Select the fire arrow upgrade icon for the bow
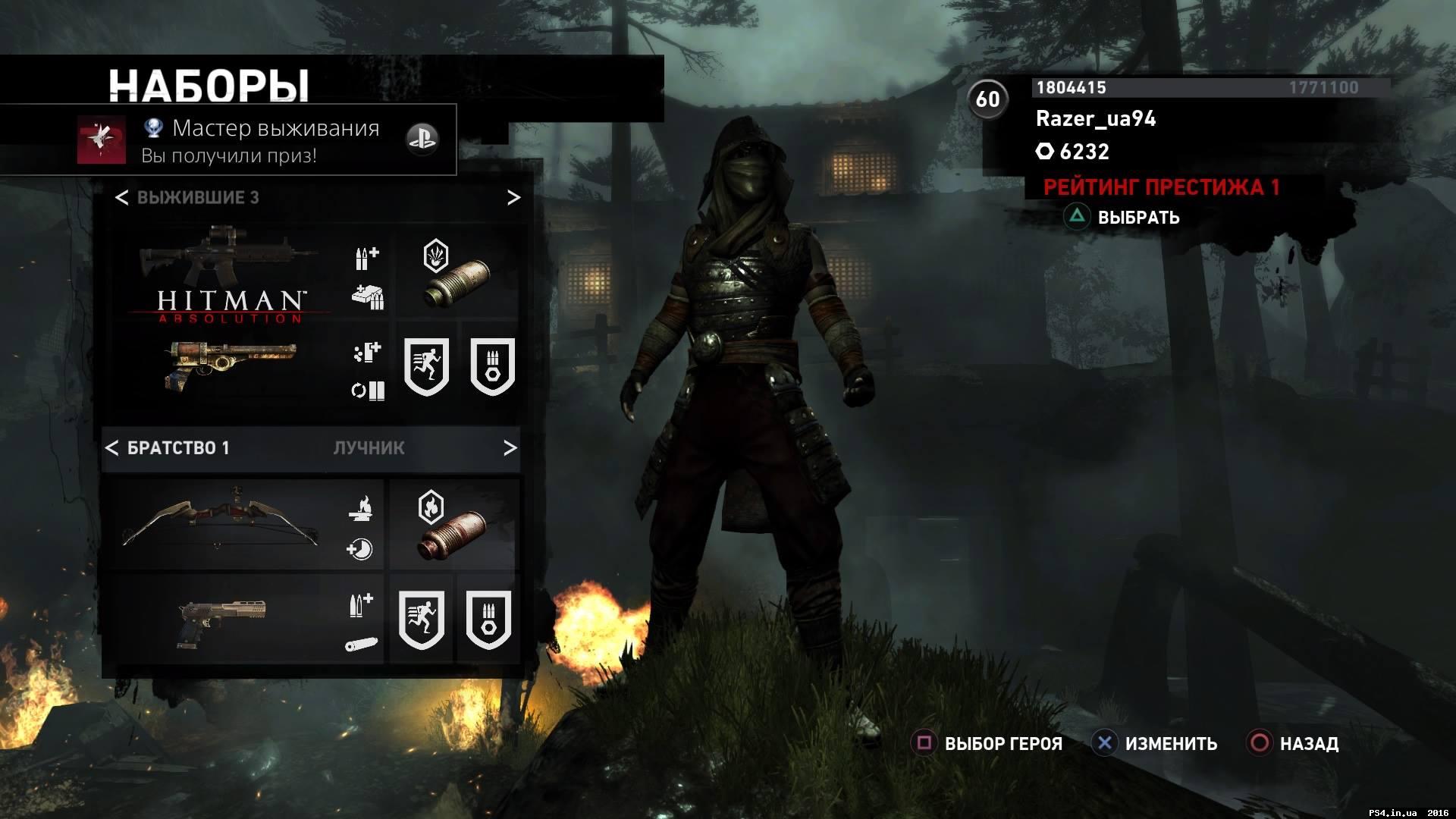Viewport: 1456px width, 819px height. tap(362, 510)
